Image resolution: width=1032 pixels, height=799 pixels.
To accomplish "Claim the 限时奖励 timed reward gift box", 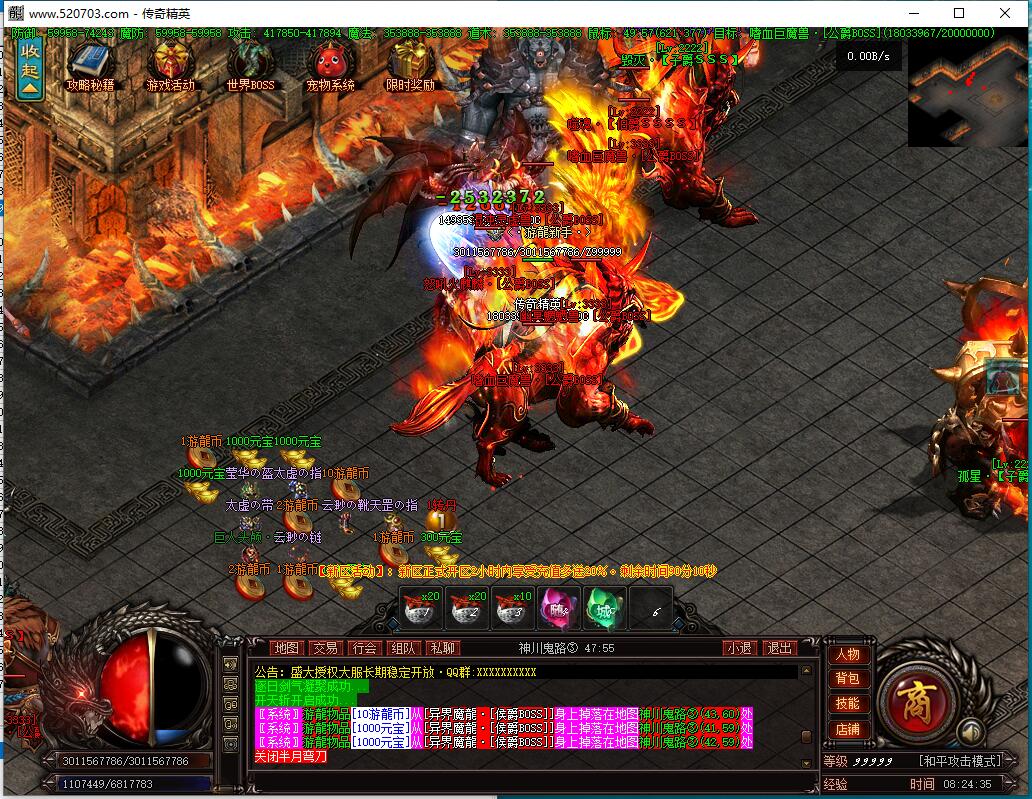I will point(410,66).
